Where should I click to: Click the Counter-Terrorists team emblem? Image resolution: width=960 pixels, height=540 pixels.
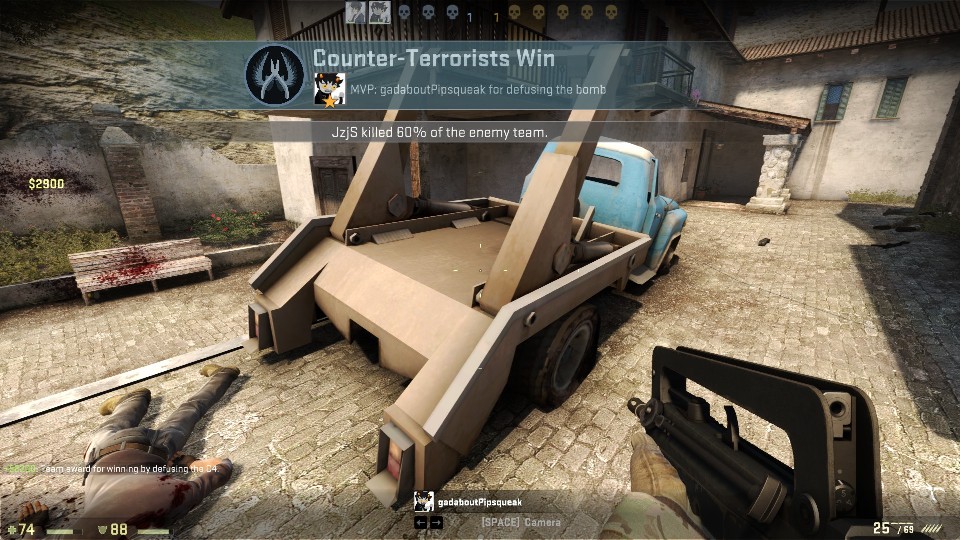[x=275, y=74]
